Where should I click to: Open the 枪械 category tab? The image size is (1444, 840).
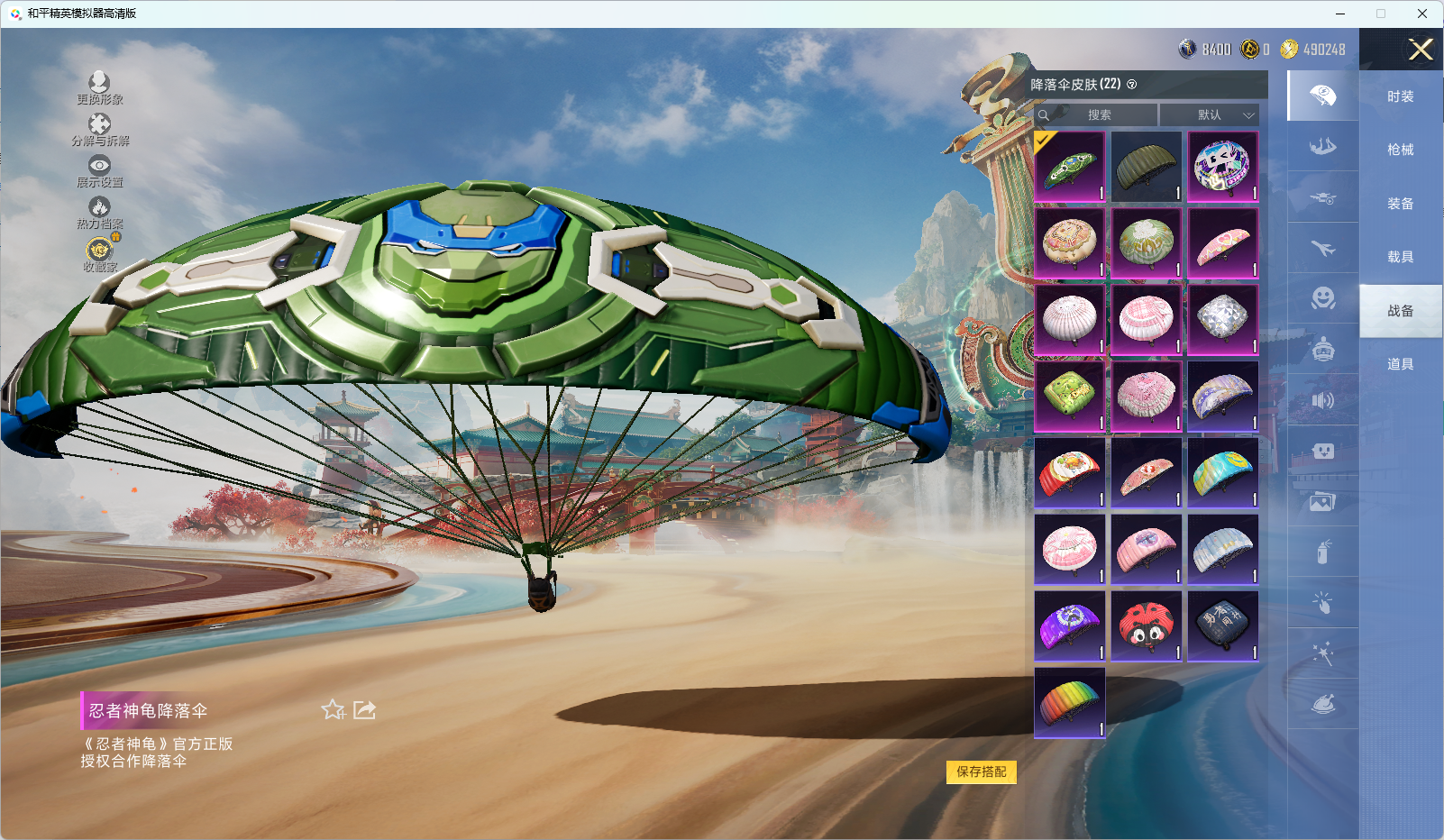tap(1400, 150)
